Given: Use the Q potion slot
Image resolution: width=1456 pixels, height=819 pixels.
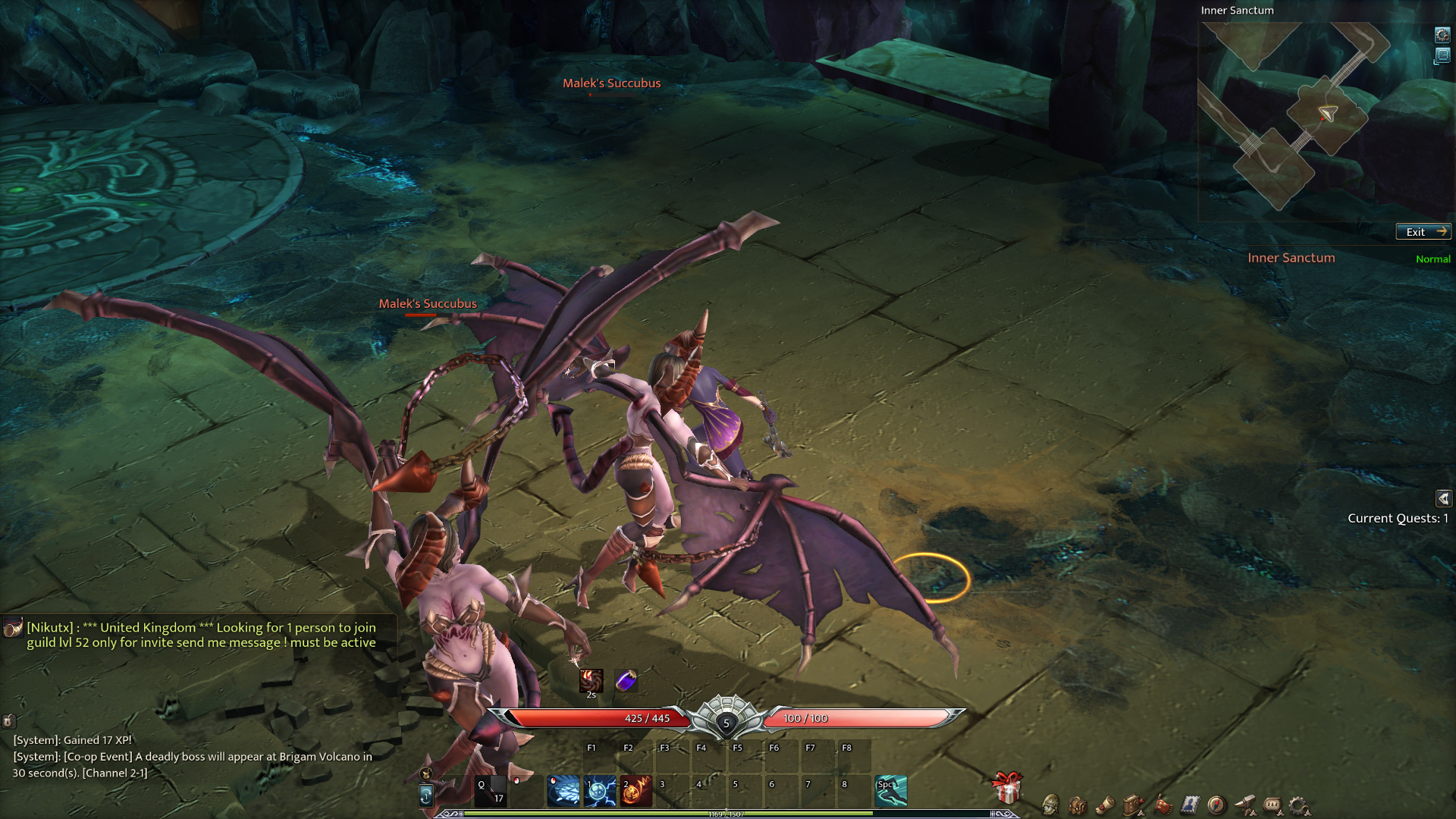Looking at the screenshot, I should click(490, 791).
